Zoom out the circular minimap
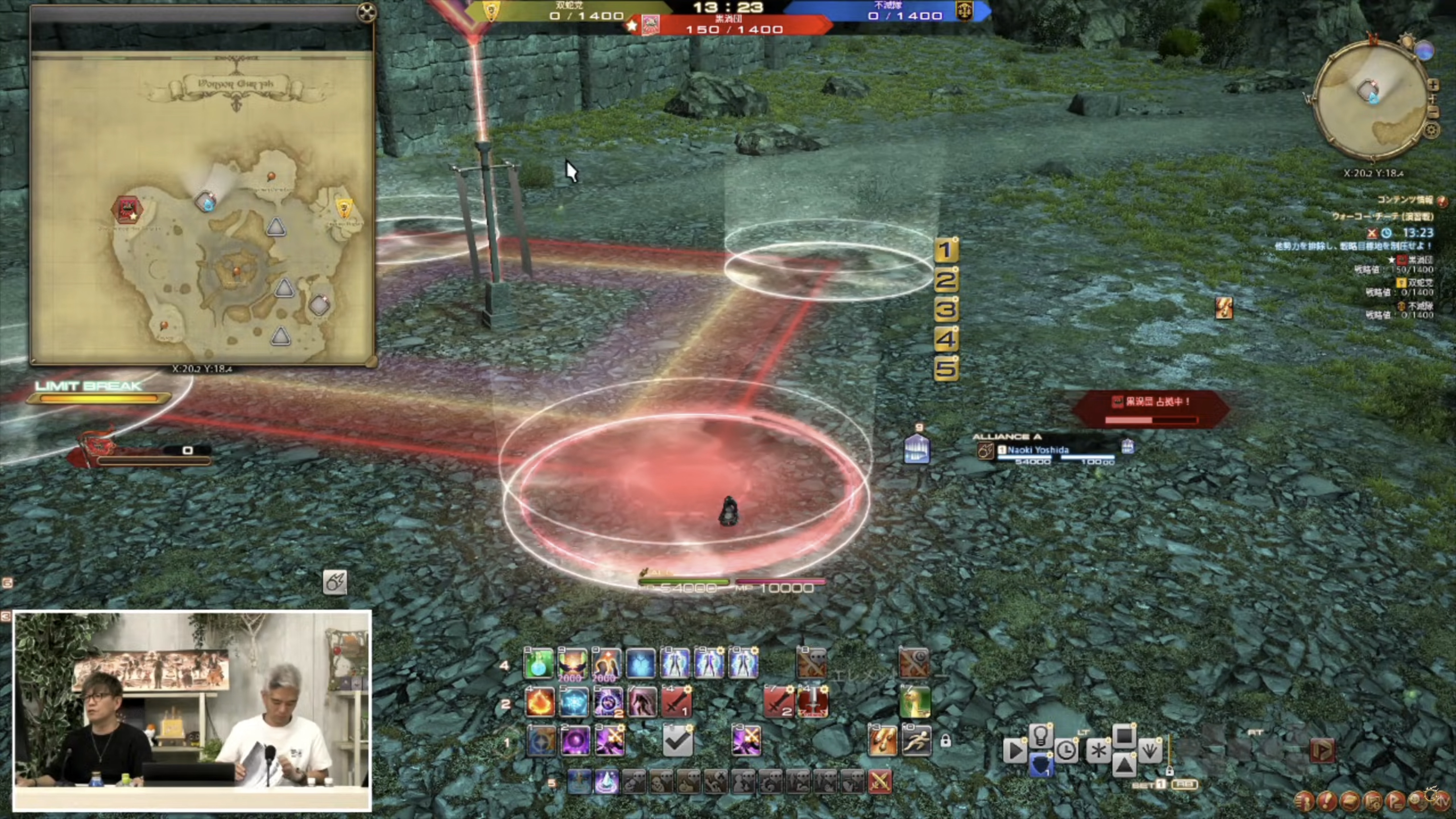1456x819 pixels. click(x=1433, y=112)
